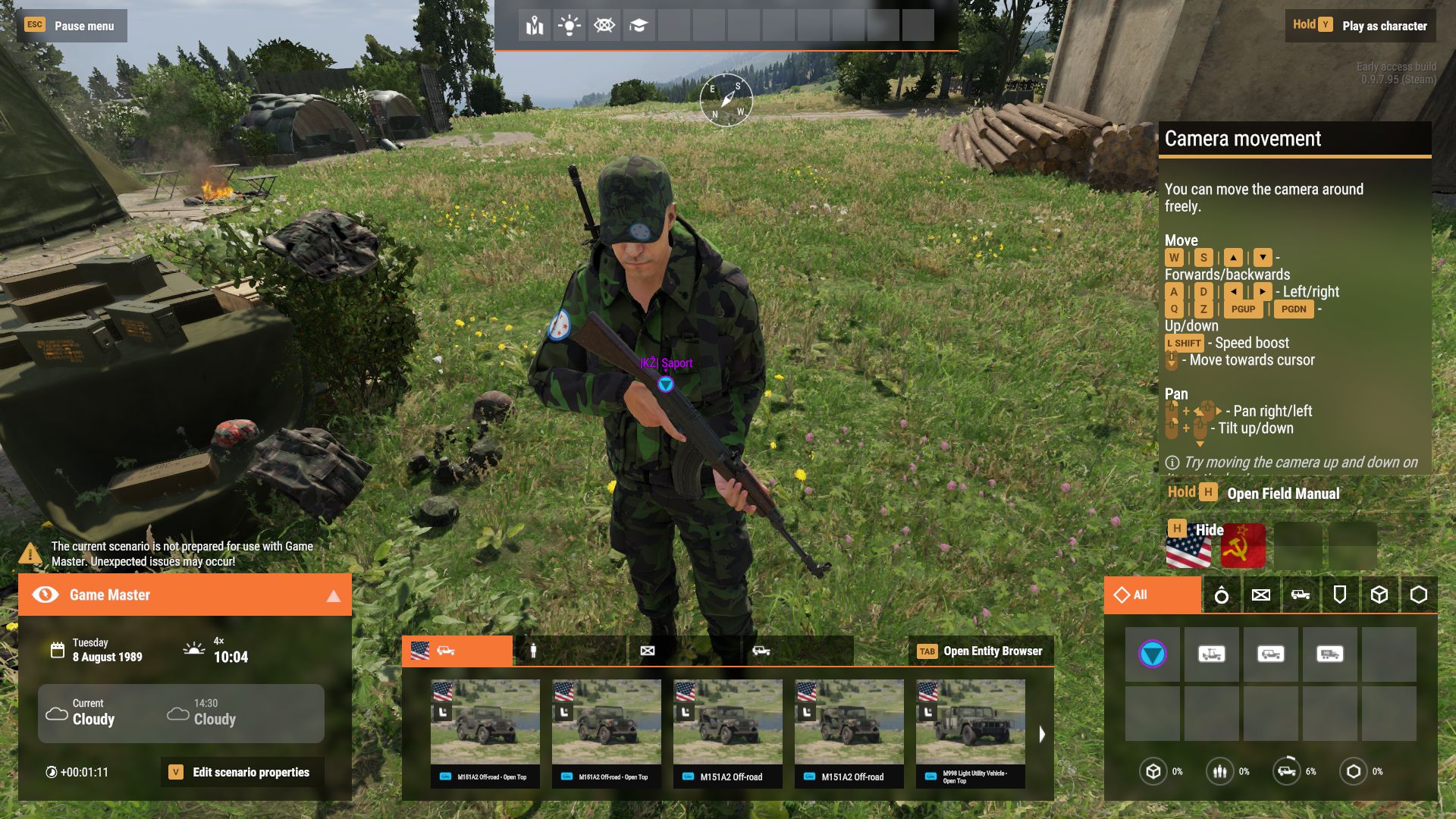Filter entities with the cube objects icon
Screen dimensions: 1456x819
coord(1379,595)
